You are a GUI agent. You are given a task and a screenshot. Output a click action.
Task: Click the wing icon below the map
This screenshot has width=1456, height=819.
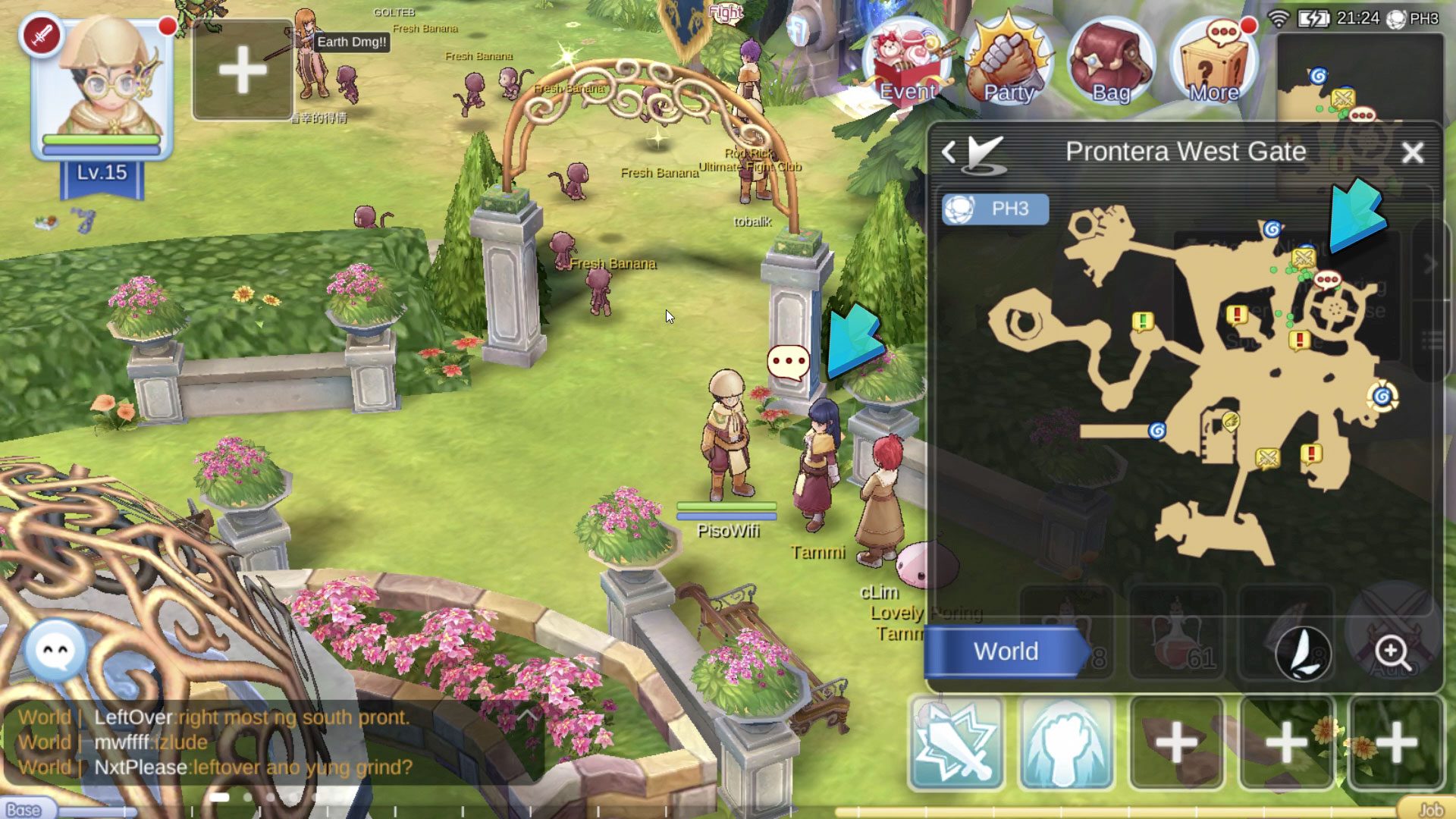[x=1304, y=652]
